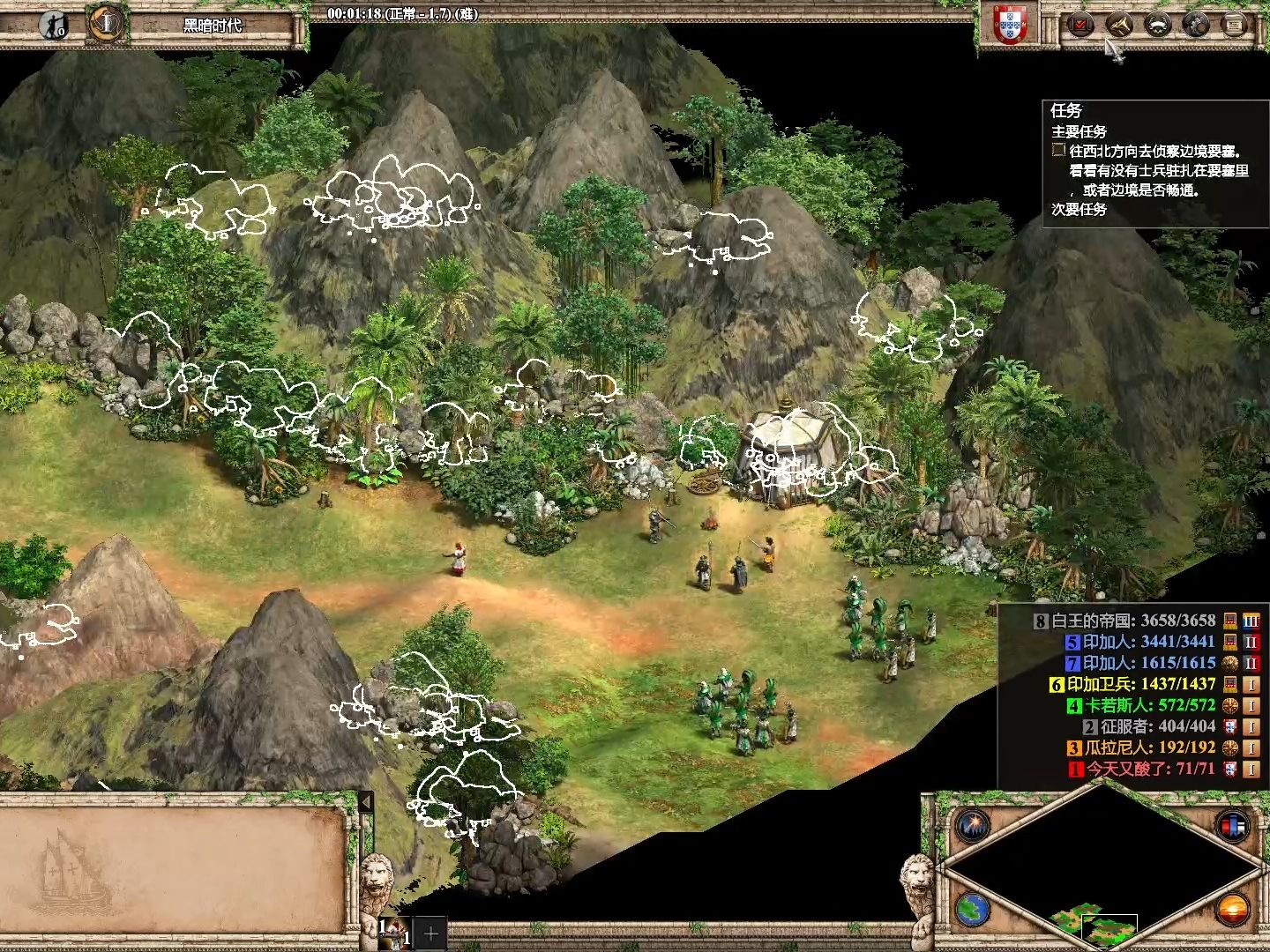Viewport: 1270px width, 952px height.
Task: Click the main objective checkbox
Action: 1058,151
